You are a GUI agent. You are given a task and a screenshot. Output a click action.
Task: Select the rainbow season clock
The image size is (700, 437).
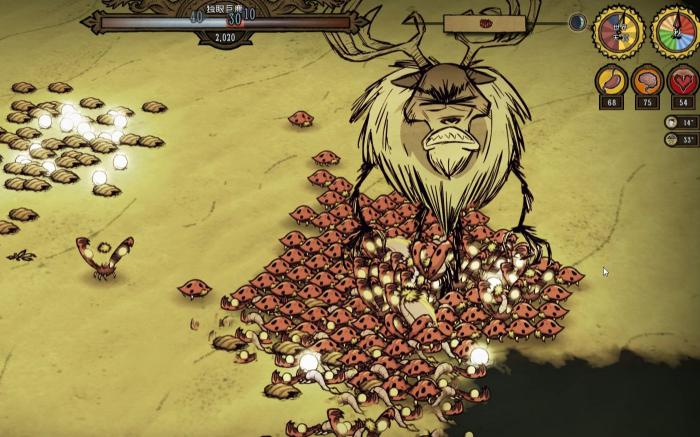tap(675, 31)
